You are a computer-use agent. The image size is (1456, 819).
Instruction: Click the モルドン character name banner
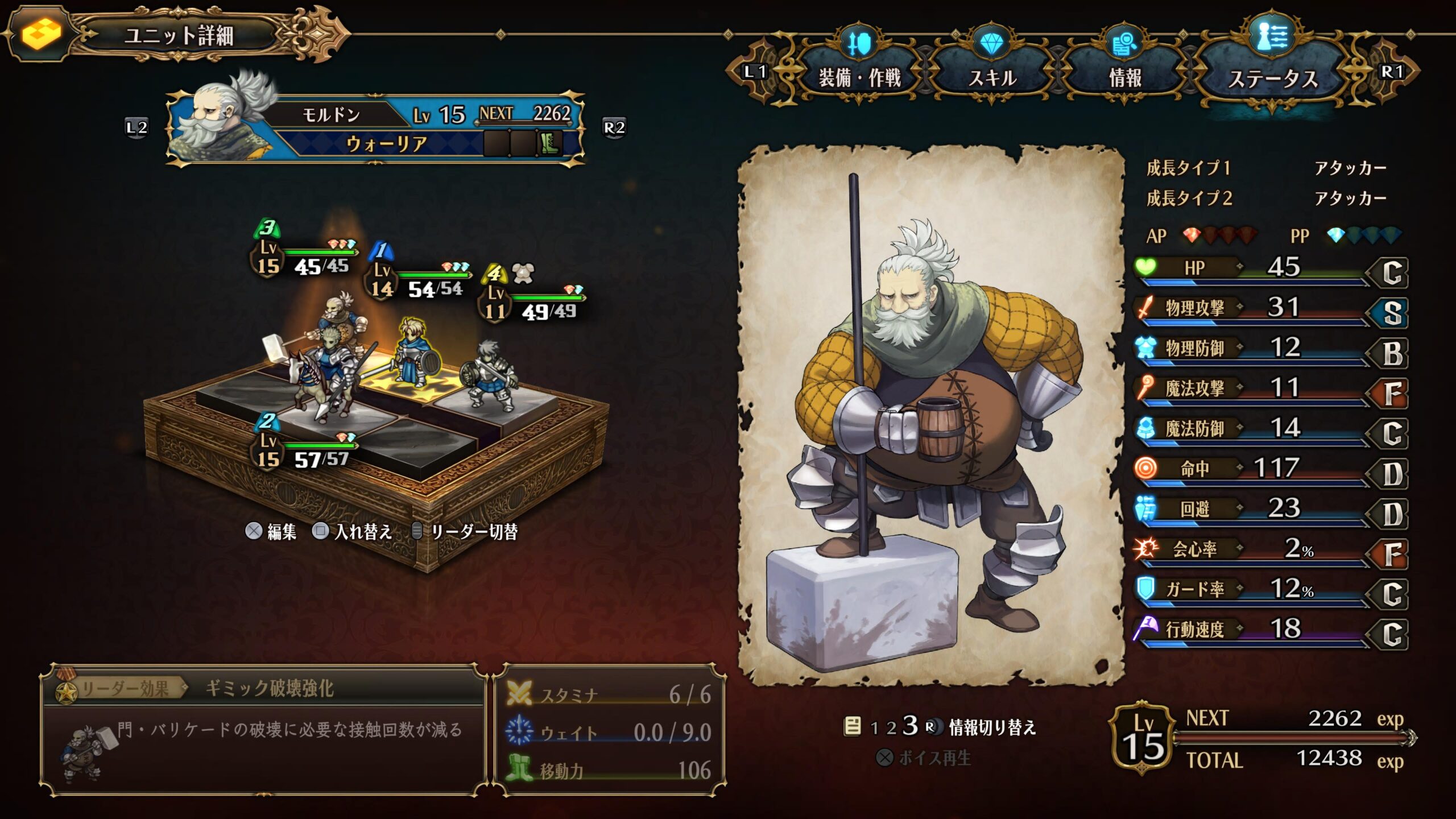(x=331, y=115)
